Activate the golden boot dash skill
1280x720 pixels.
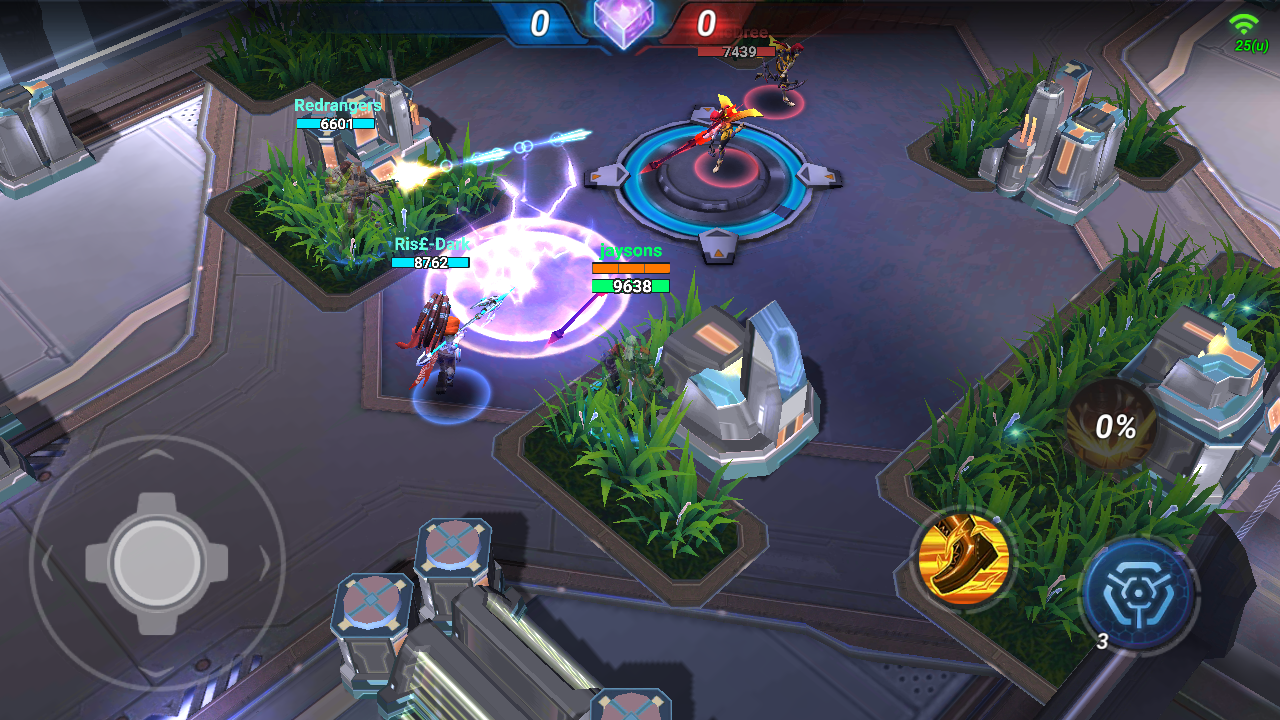click(962, 560)
